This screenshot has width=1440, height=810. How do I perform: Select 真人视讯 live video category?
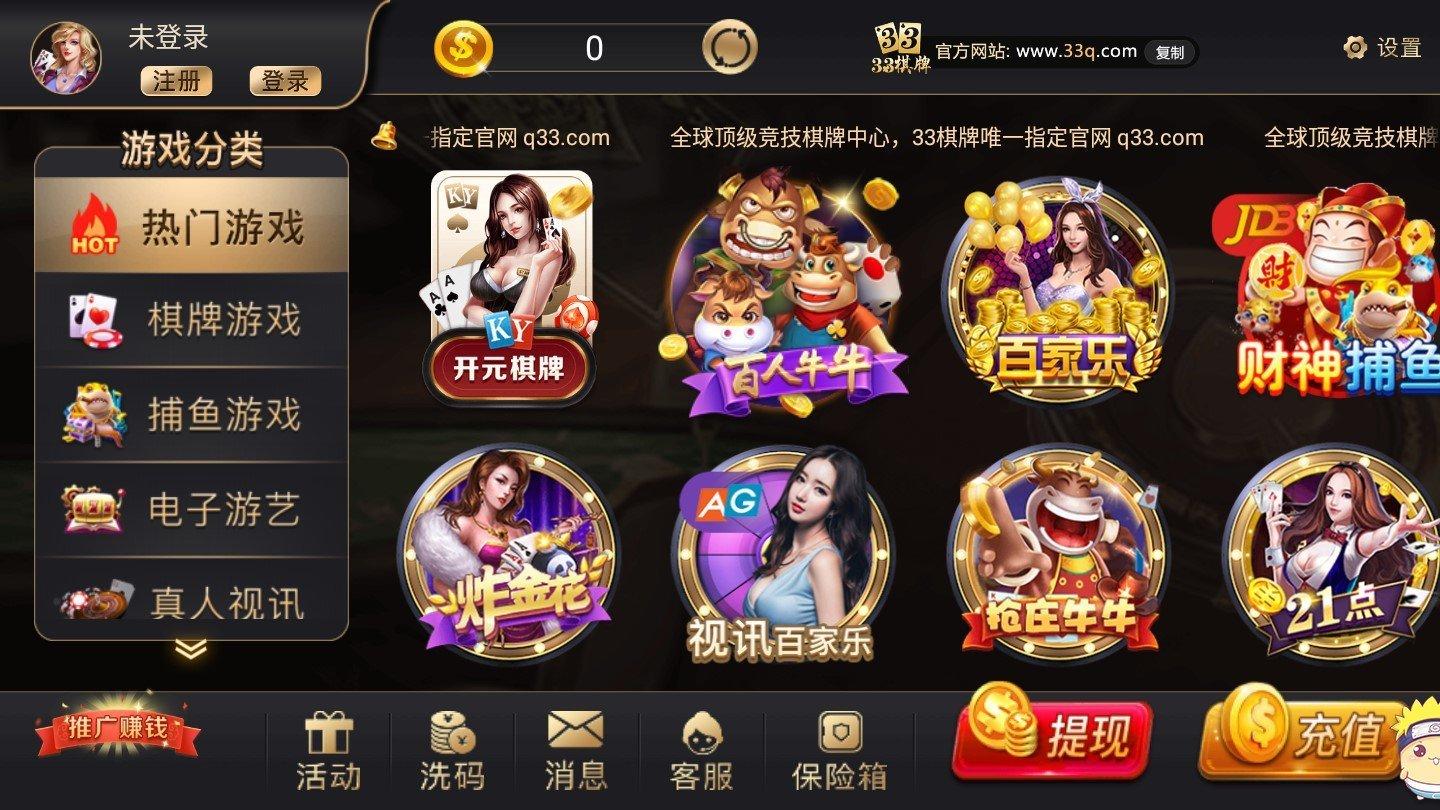190,604
